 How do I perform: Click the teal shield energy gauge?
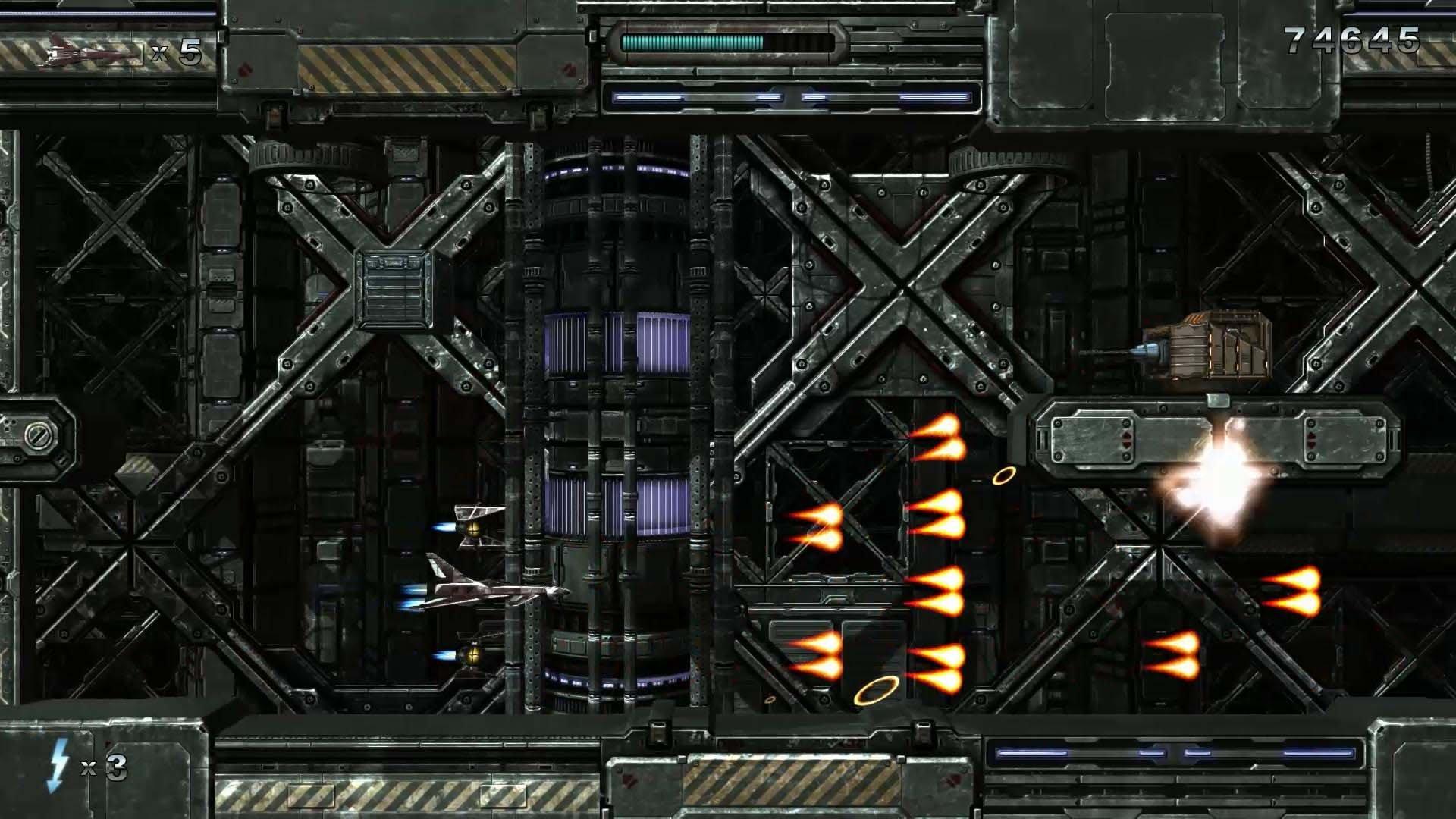click(x=690, y=42)
